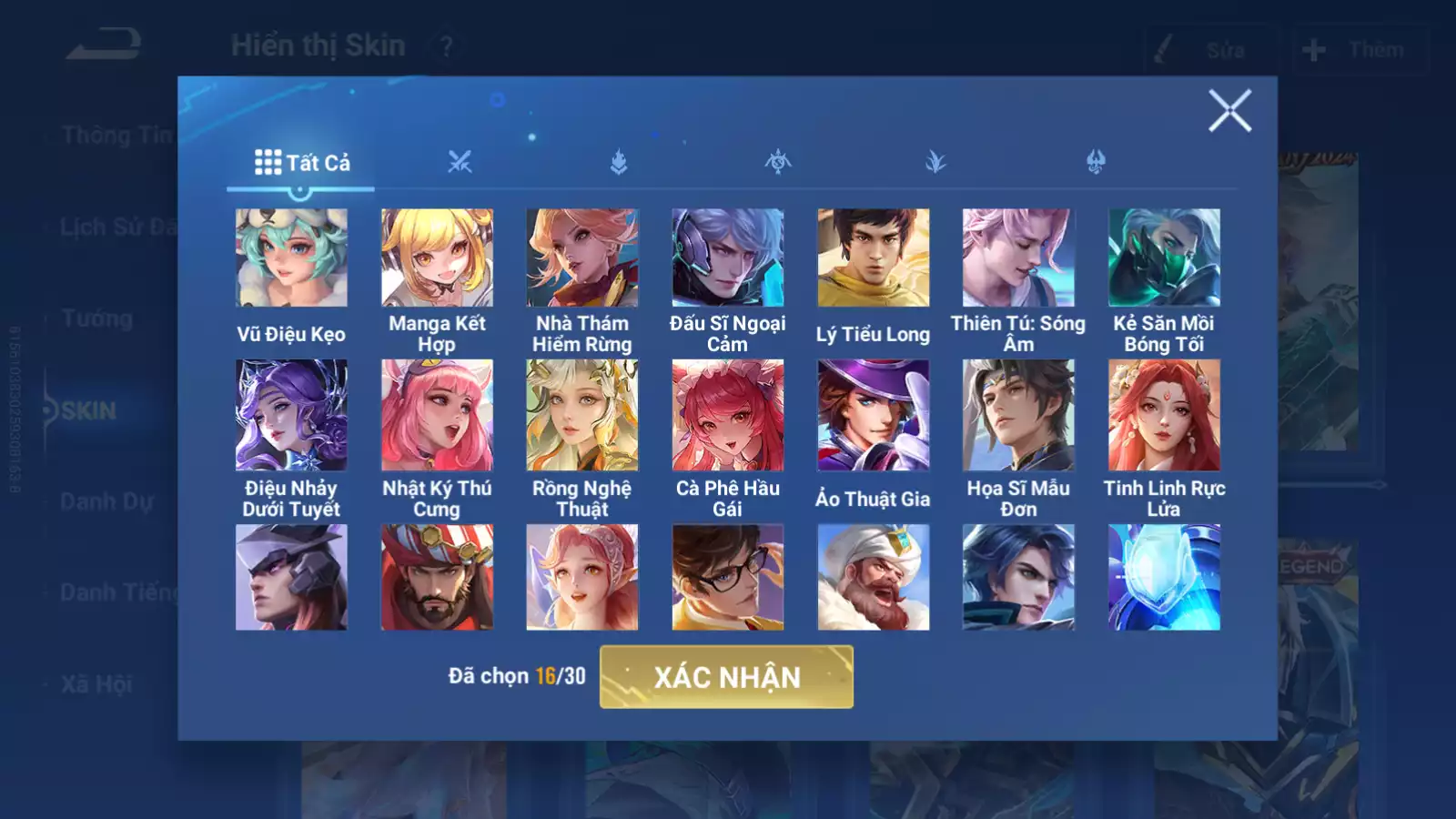Screen dimensions: 1456x819
Task: Select the Đấu Sĩ Ngoại Cảm skin
Action: pyautogui.click(x=728, y=258)
